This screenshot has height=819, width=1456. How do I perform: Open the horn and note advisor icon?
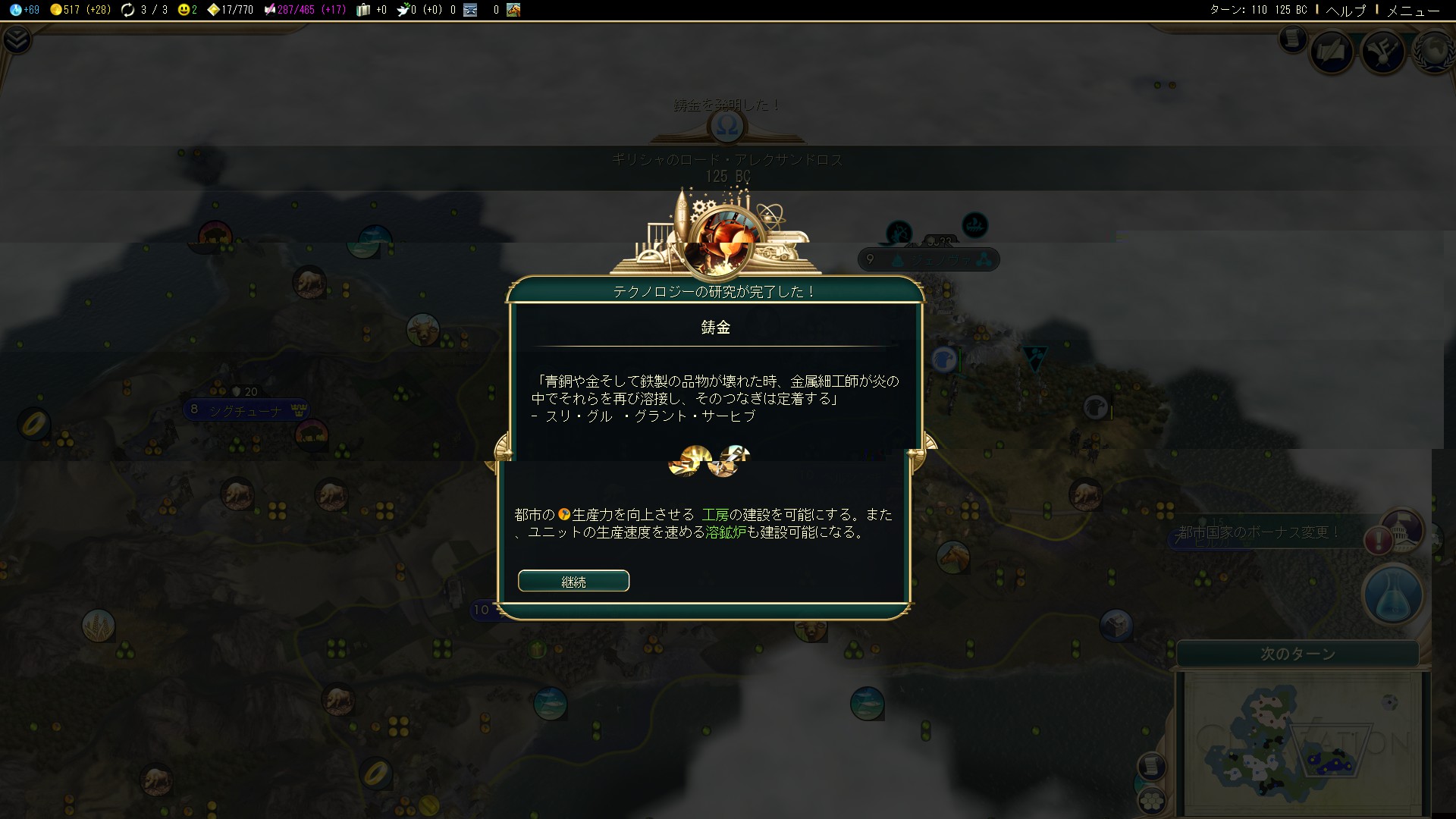point(1382,52)
